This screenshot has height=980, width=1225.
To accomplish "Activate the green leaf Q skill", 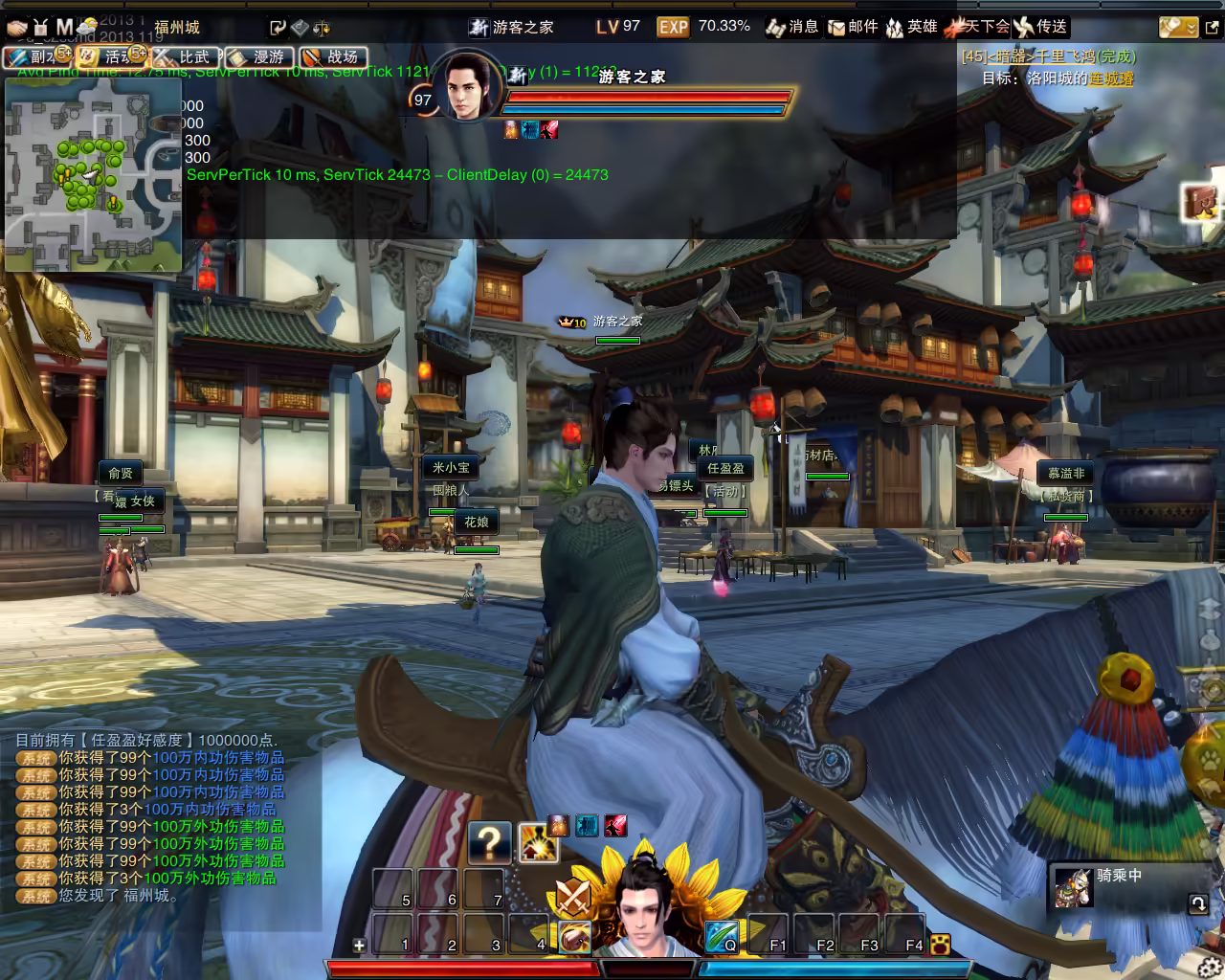I will click(722, 936).
